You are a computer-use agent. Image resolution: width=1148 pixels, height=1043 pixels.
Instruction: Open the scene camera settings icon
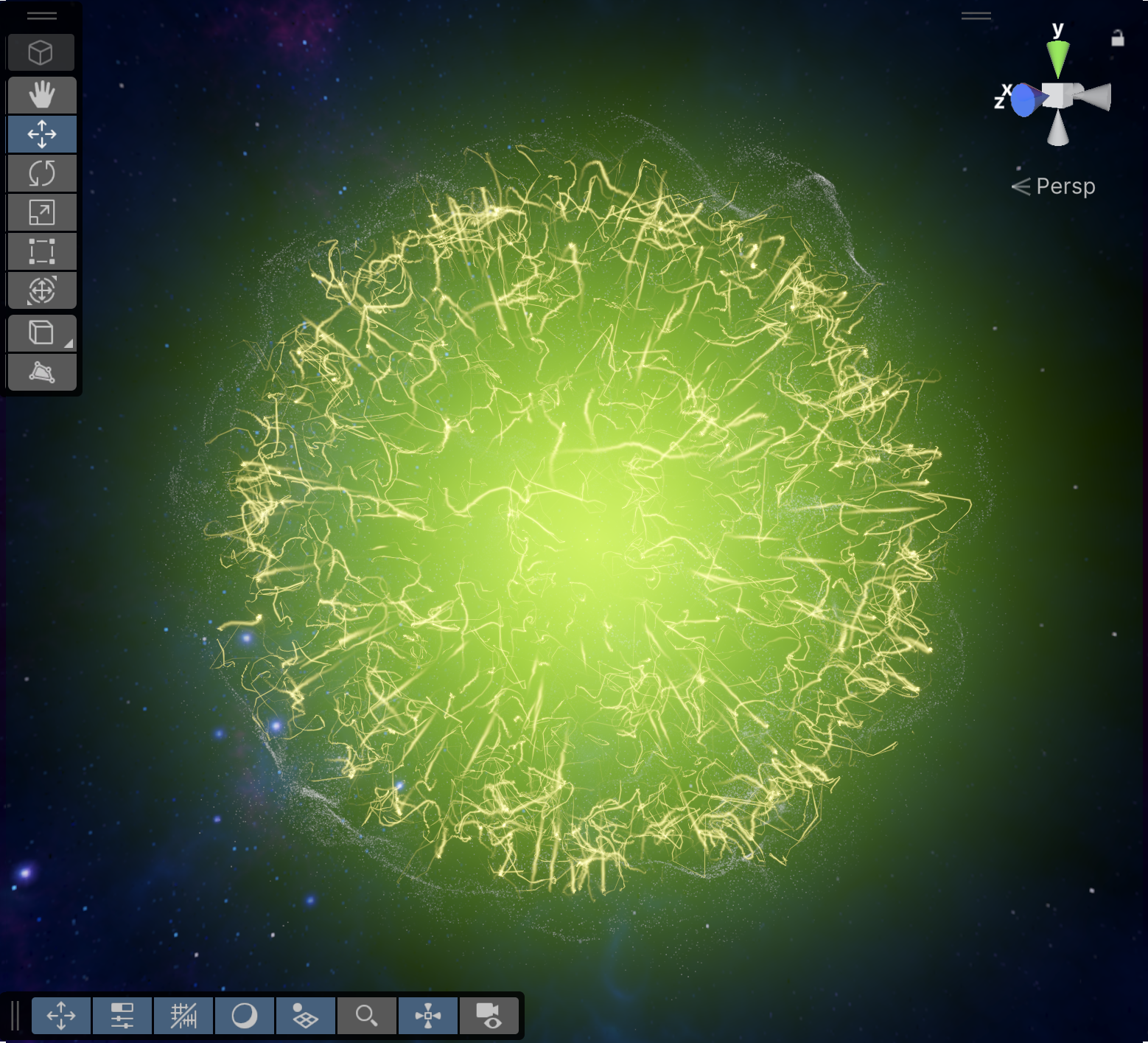coord(491,1015)
